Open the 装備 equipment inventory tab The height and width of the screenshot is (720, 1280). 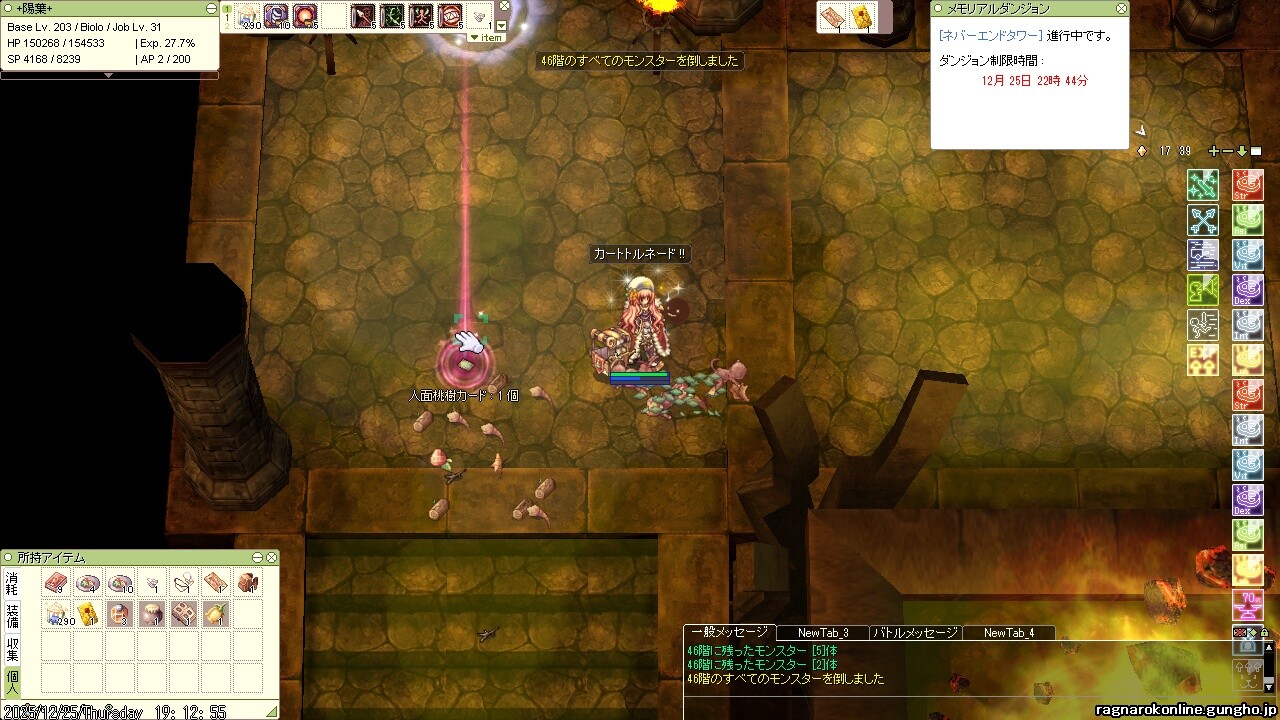[12, 614]
